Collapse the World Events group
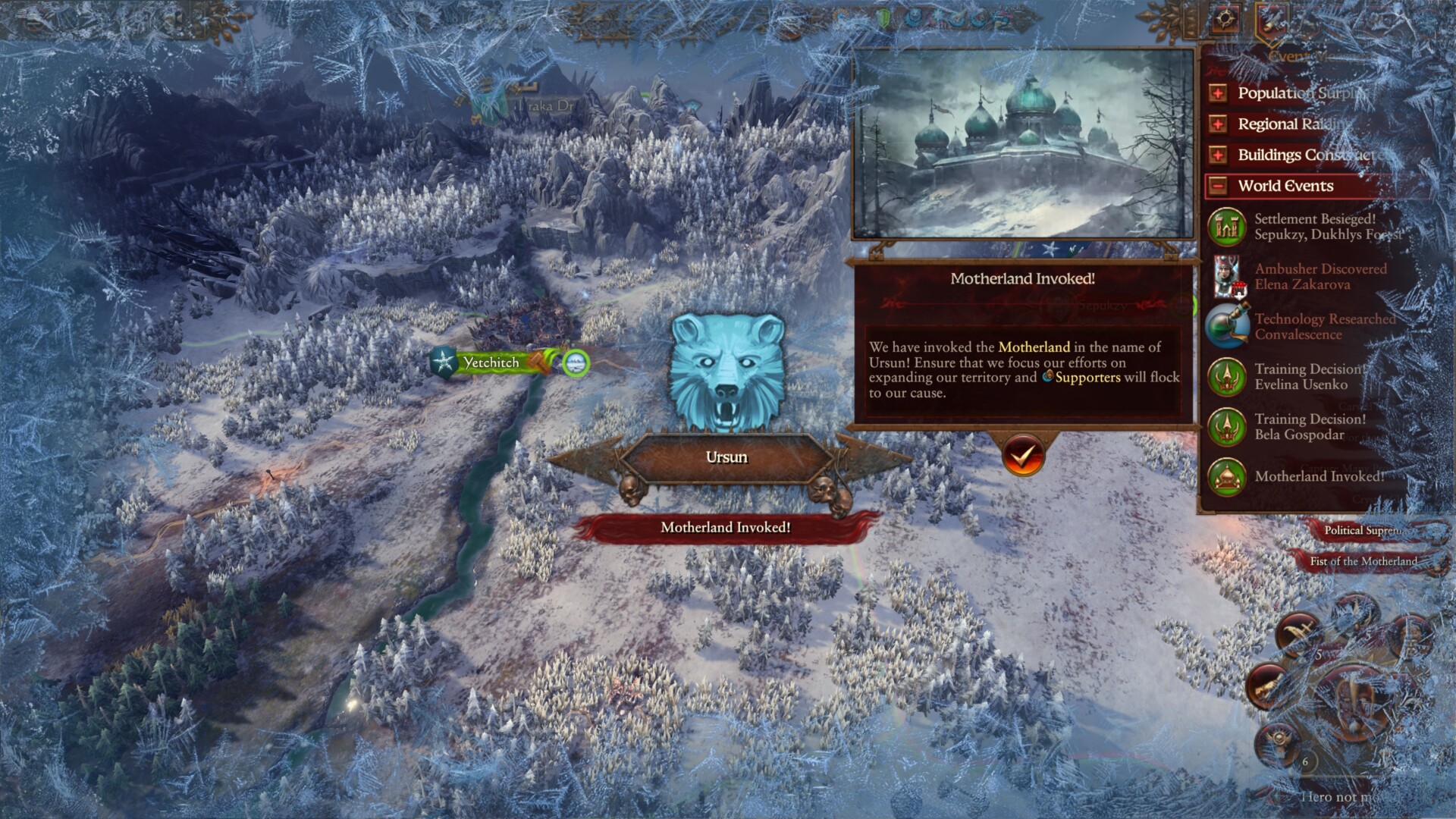Image resolution: width=1456 pixels, height=819 pixels. (x=1218, y=186)
